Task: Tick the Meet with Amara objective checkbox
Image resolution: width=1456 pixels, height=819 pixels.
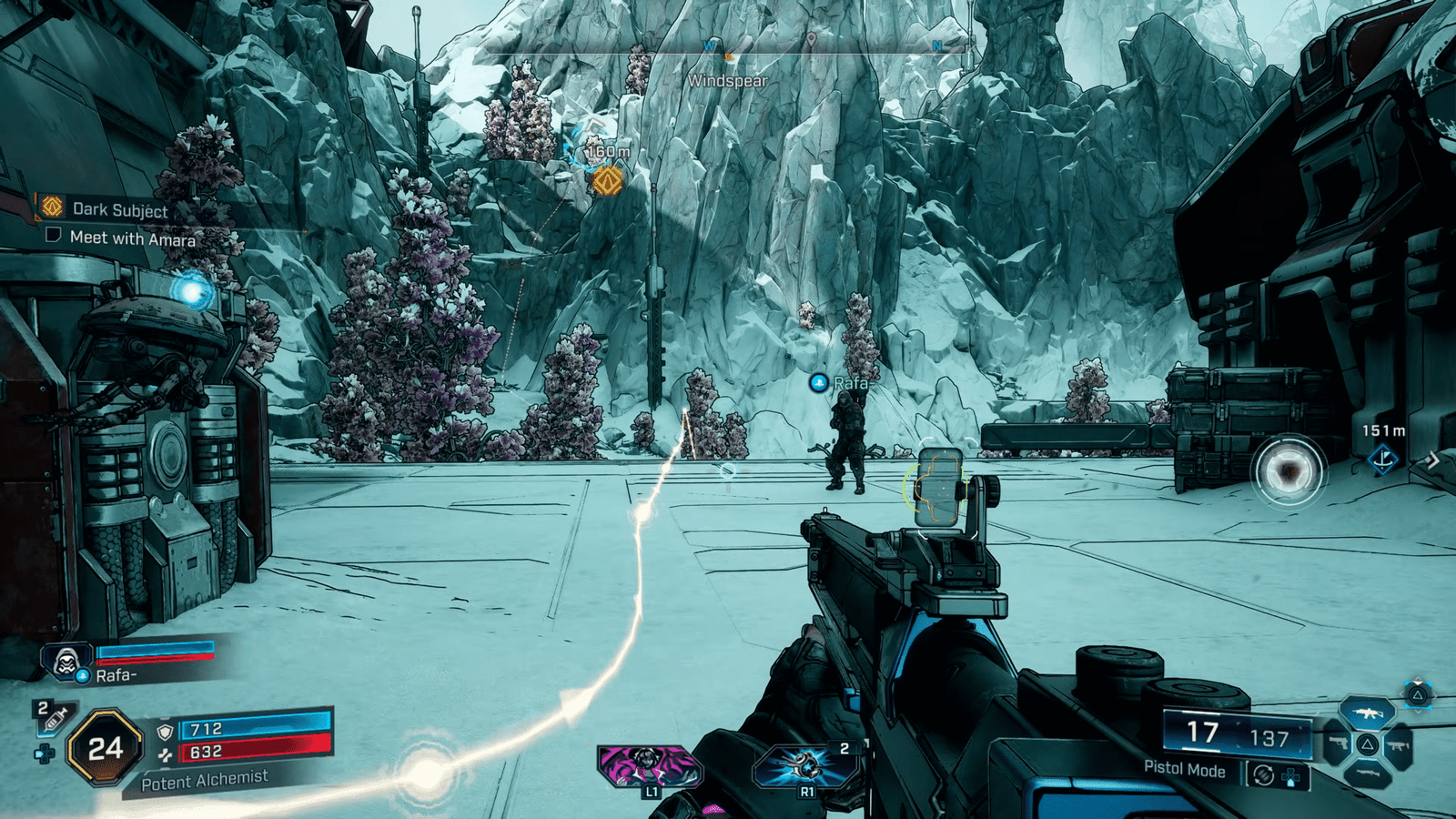Action: tap(54, 236)
